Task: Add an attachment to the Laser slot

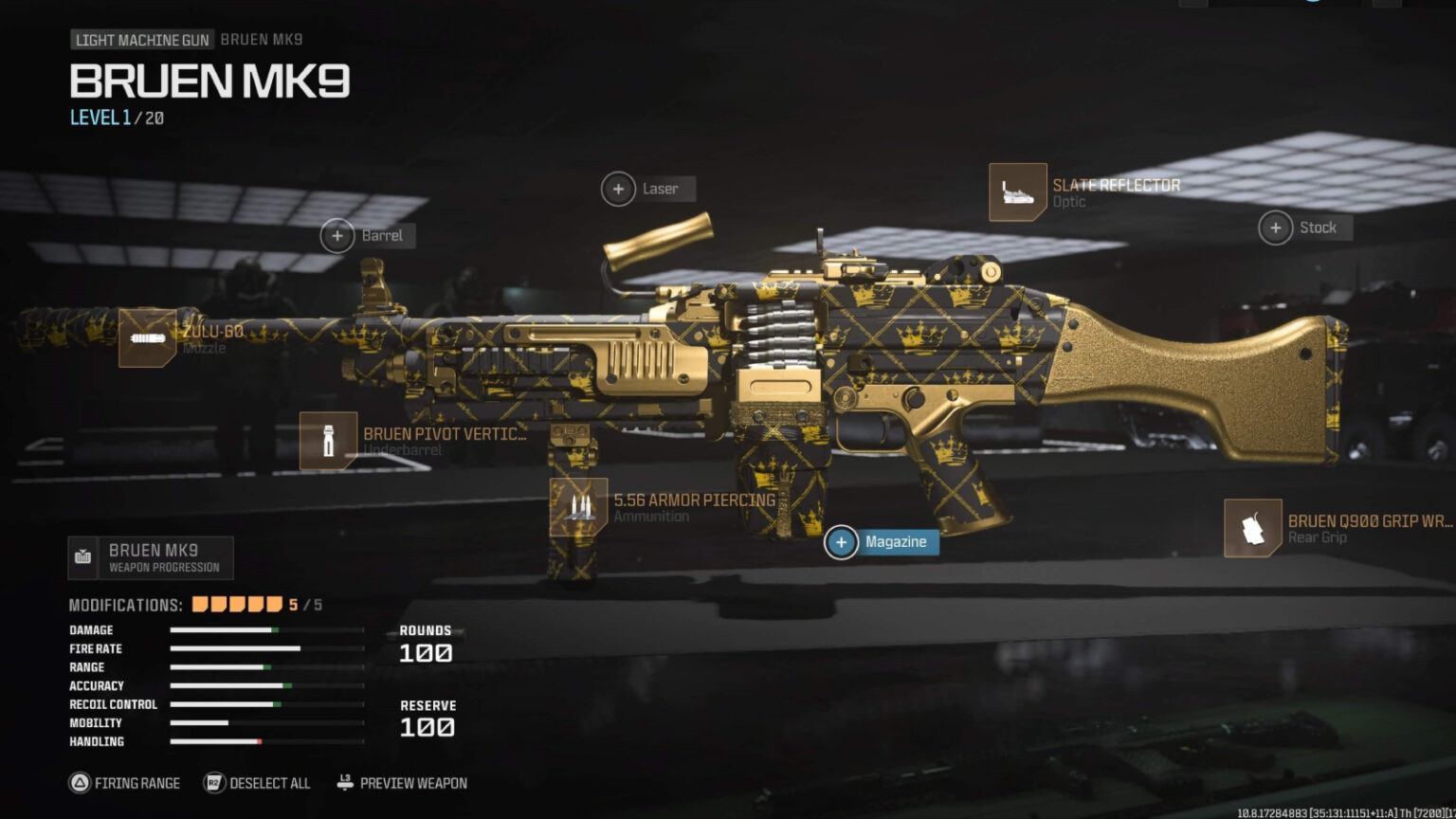Action: point(619,189)
